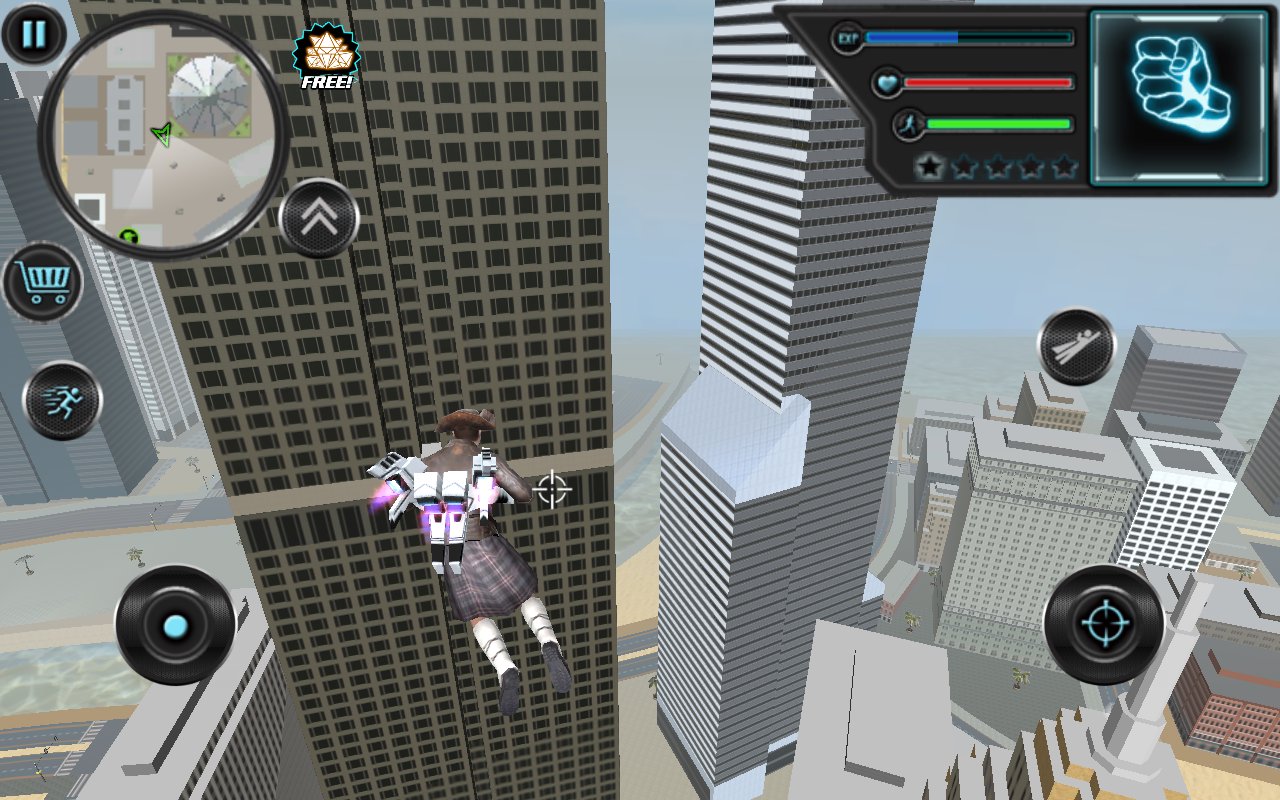Activate the sprint running-man button
1280x800 pixels.
coord(62,400)
